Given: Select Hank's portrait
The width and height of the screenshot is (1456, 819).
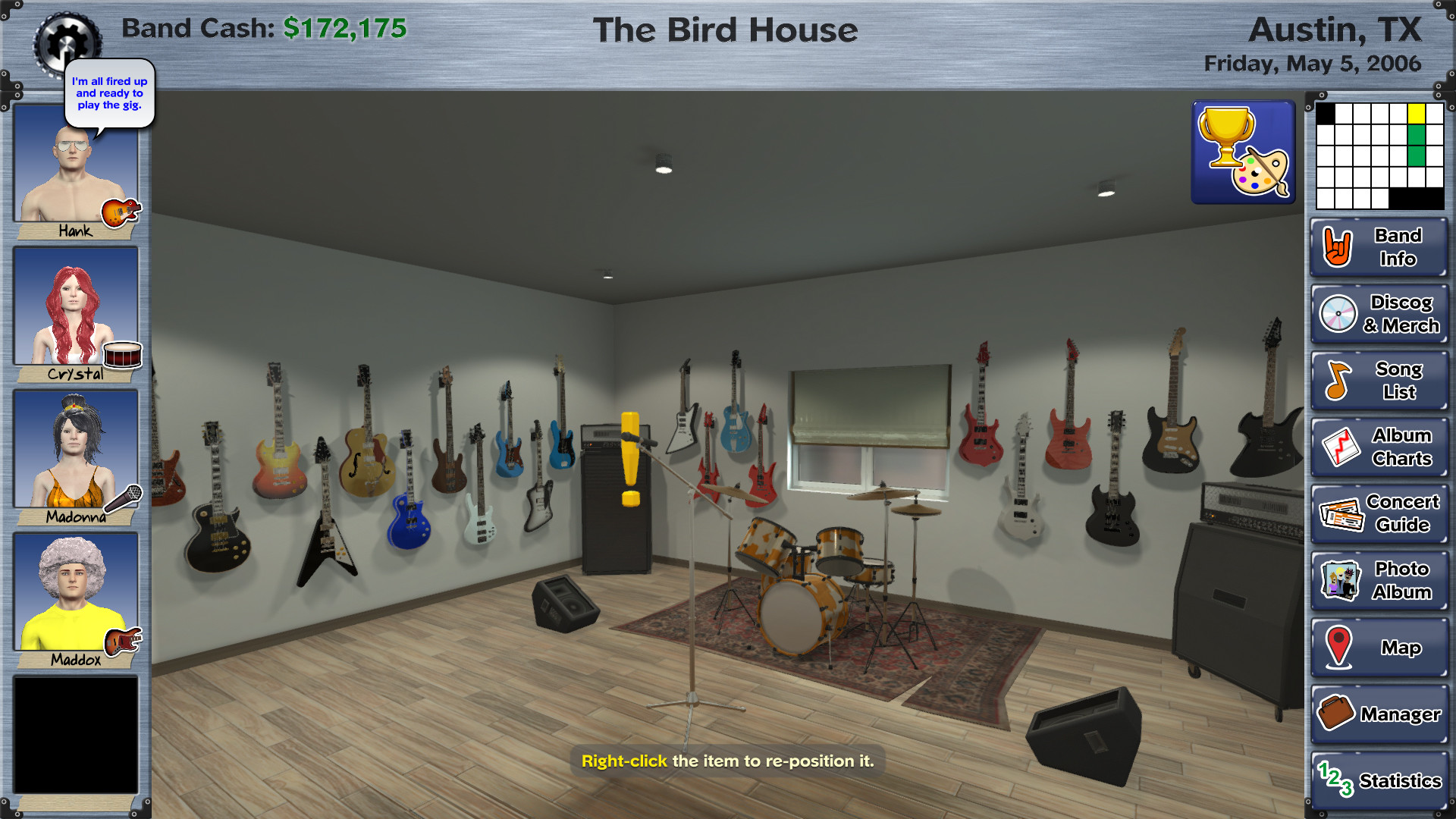Looking at the screenshot, I should [75, 167].
